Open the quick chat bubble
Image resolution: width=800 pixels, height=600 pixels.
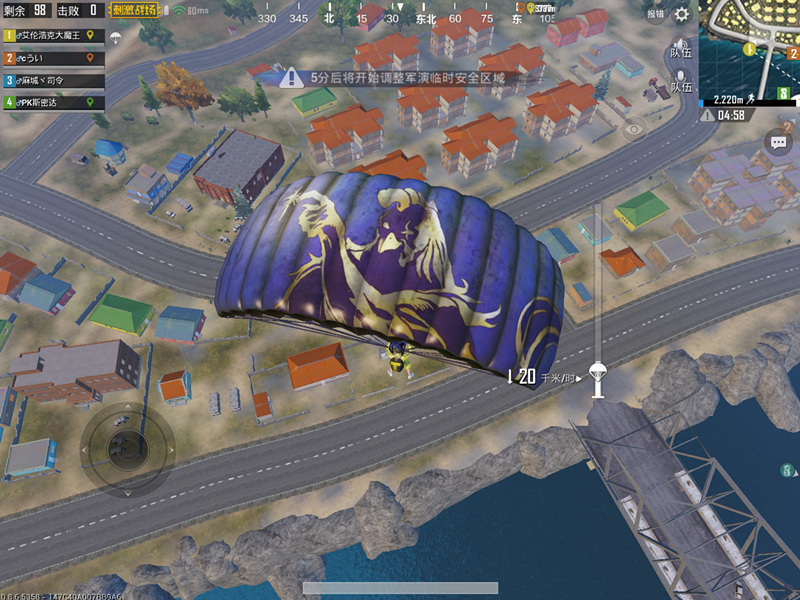click(x=780, y=143)
